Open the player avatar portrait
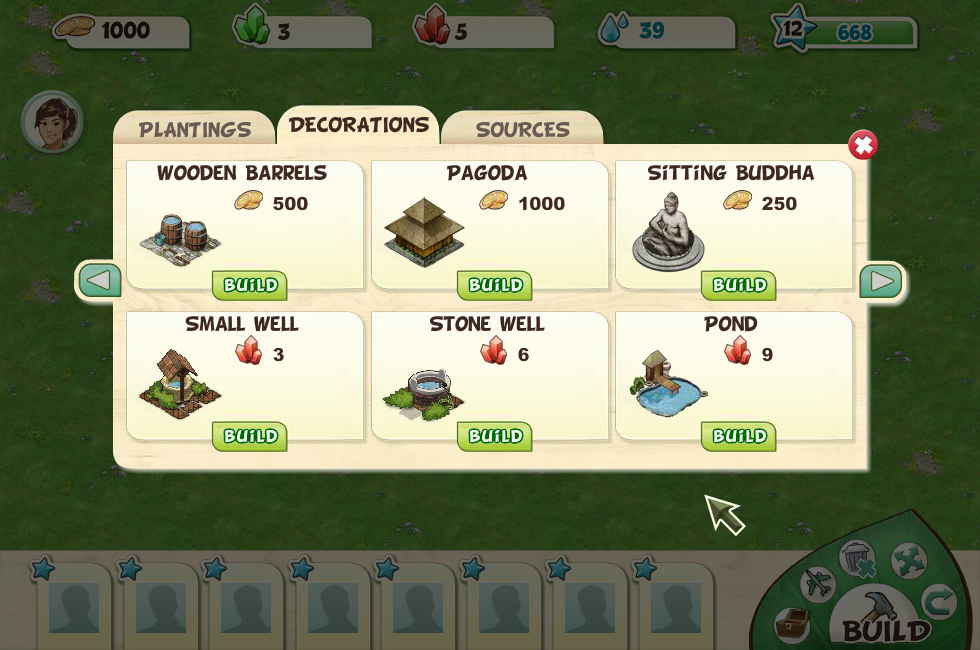The width and height of the screenshot is (980, 650). point(52,122)
